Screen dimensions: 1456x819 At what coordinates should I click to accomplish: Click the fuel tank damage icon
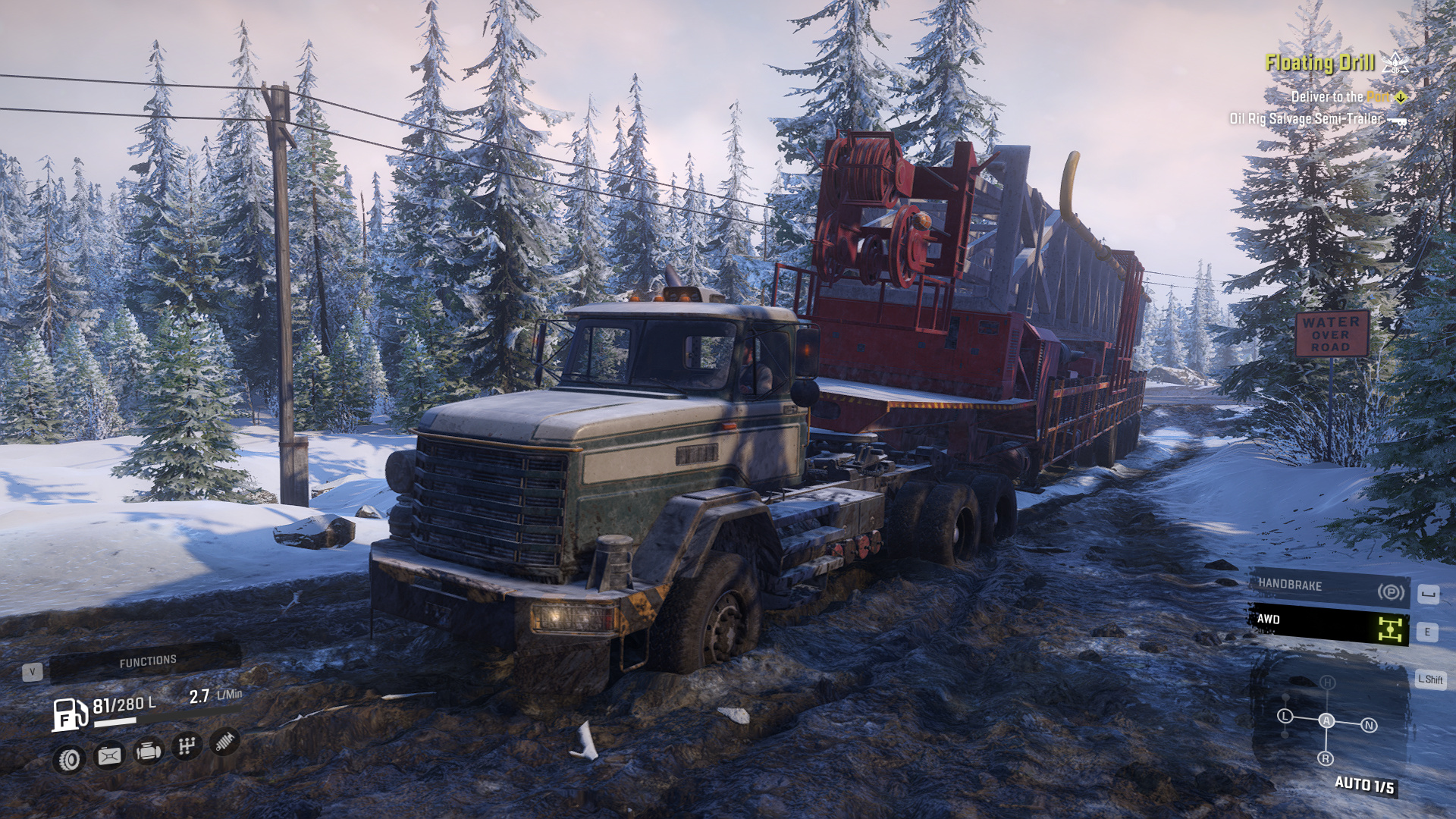[x=108, y=755]
